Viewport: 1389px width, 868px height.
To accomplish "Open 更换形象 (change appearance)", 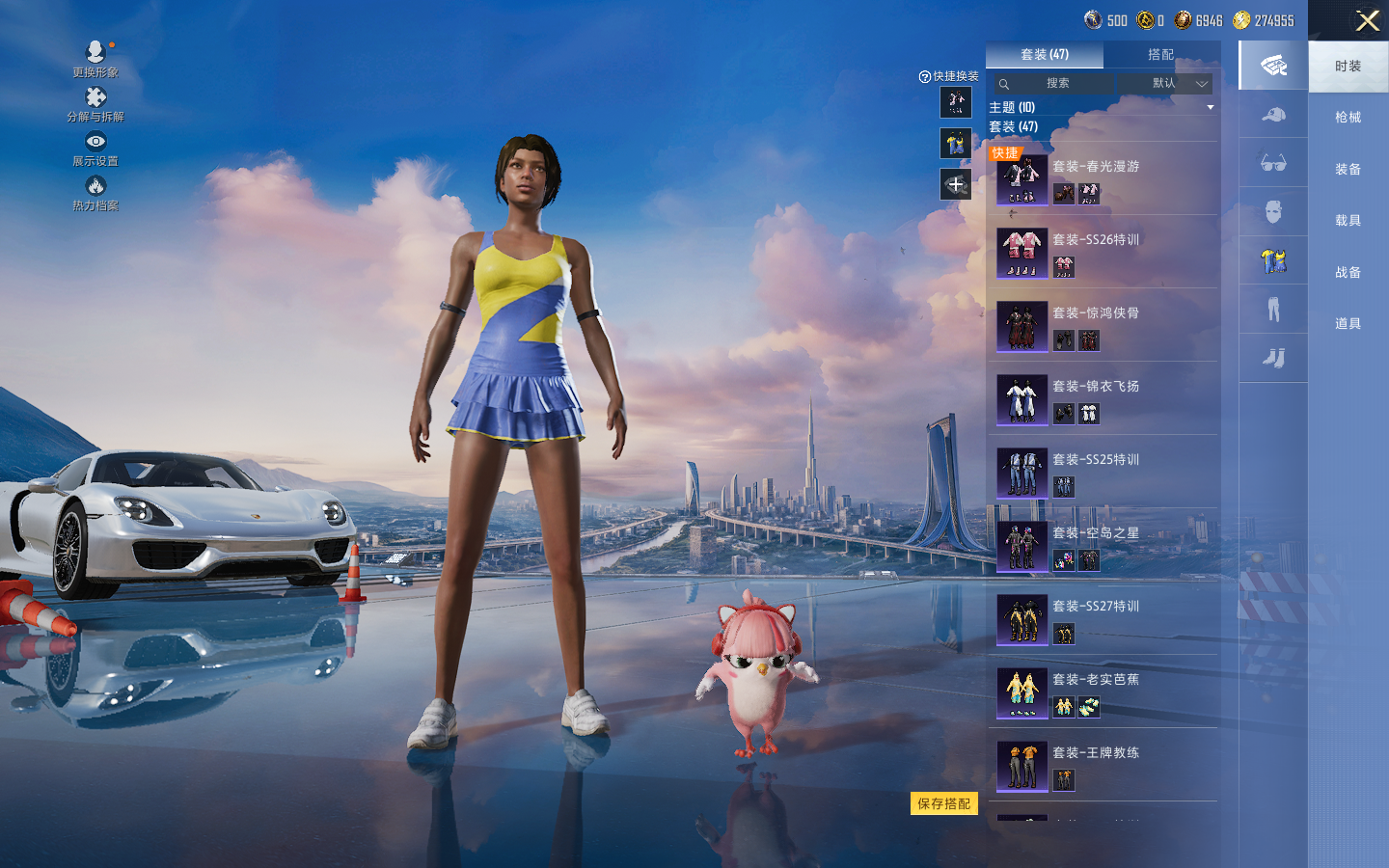I will point(95,58).
